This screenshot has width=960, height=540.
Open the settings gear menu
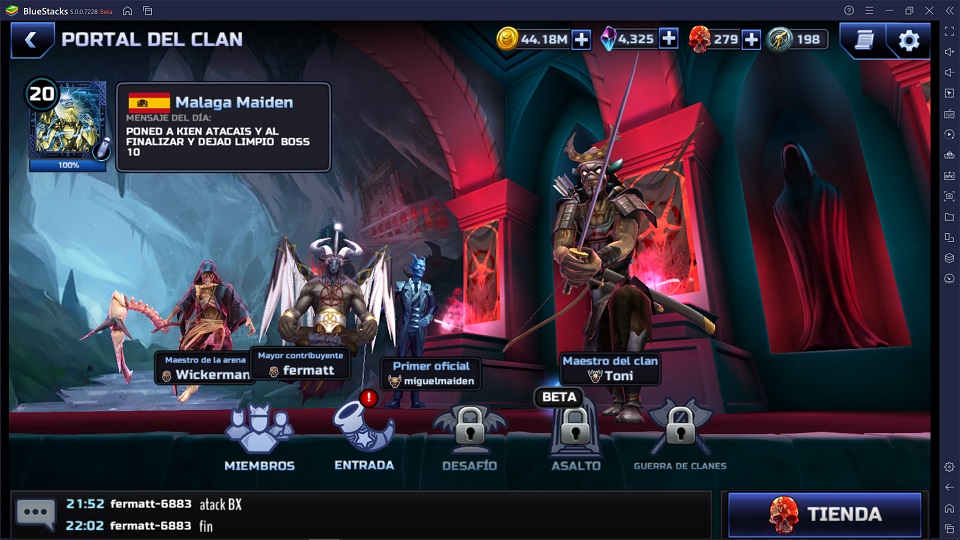coord(908,40)
